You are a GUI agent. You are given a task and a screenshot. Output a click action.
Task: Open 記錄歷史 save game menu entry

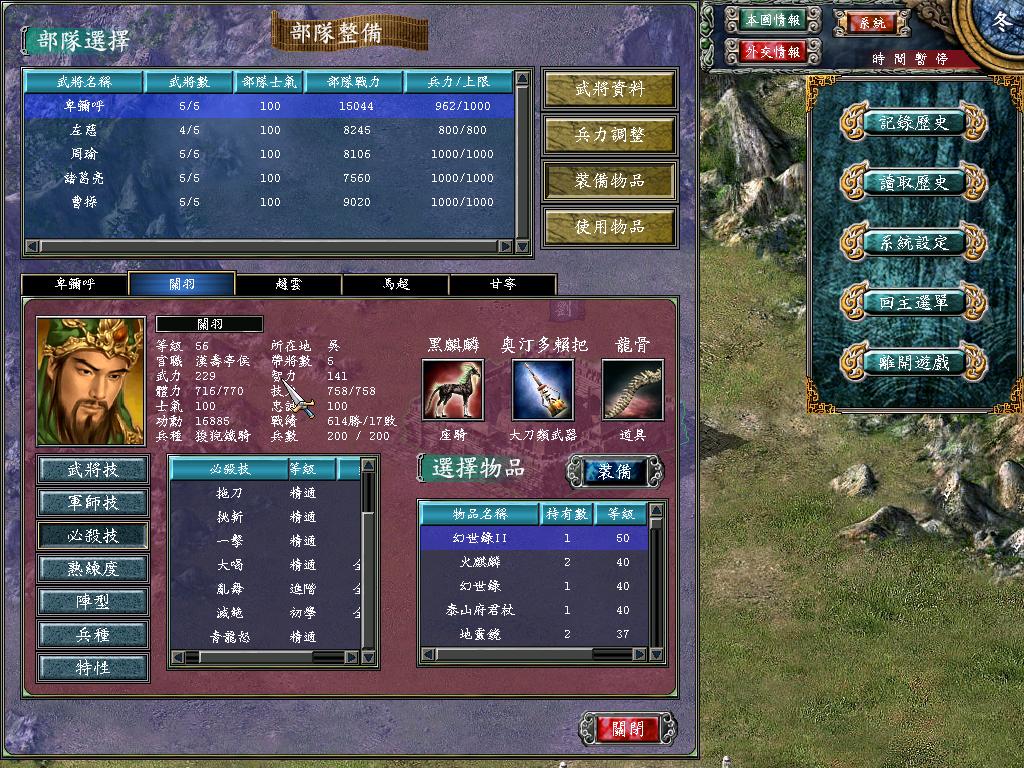913,123
